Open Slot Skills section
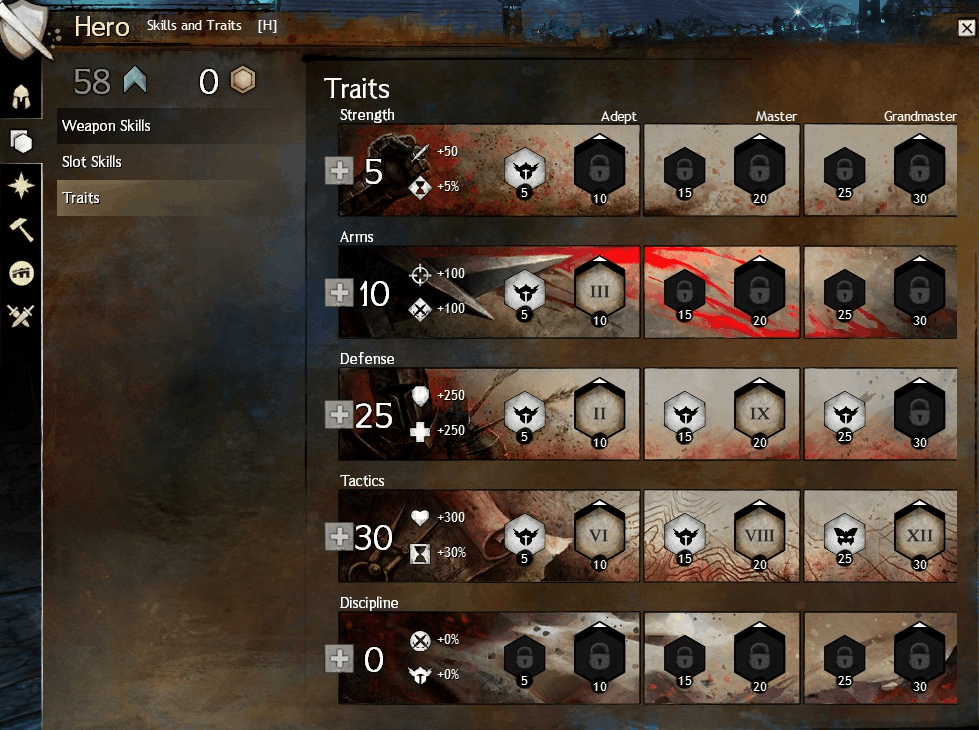Viewport: 979px width, 730px height. (x=92, y=162)
